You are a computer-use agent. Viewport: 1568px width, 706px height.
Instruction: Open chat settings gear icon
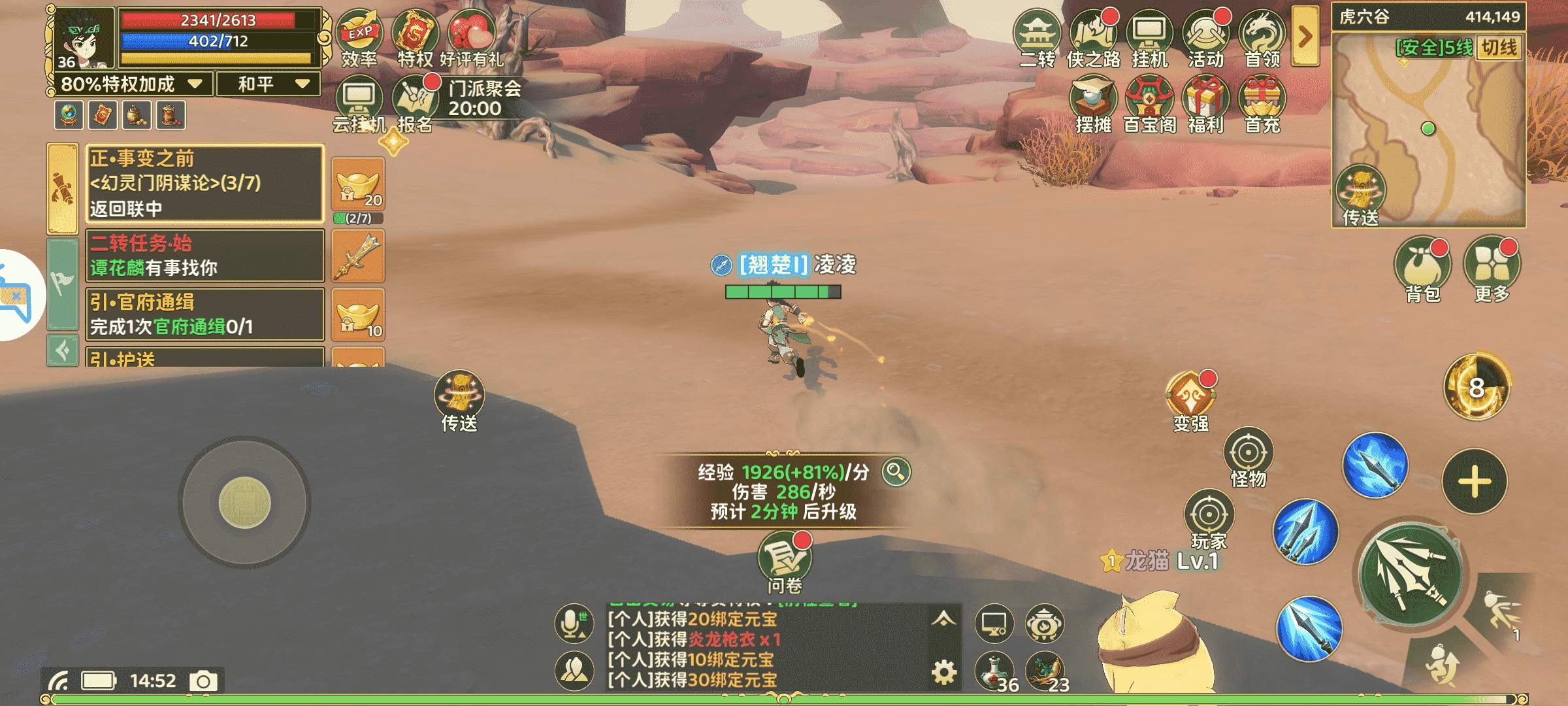(943, 672)
